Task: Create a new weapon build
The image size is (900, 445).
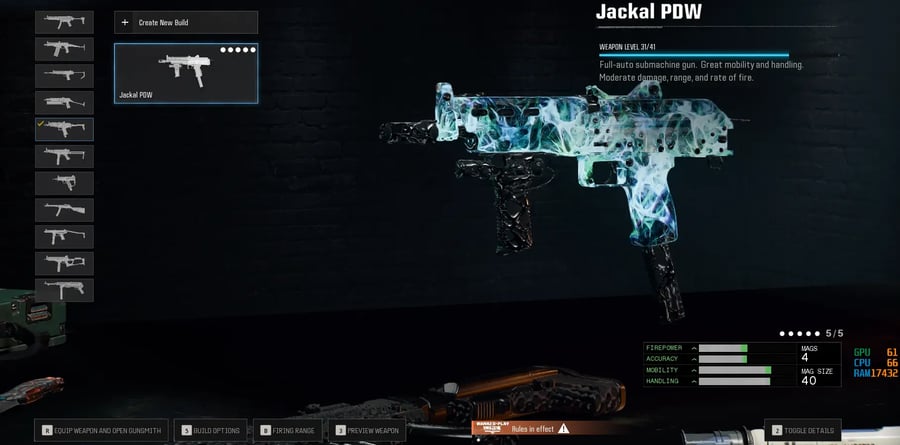Action: click(x=185, y=22)
